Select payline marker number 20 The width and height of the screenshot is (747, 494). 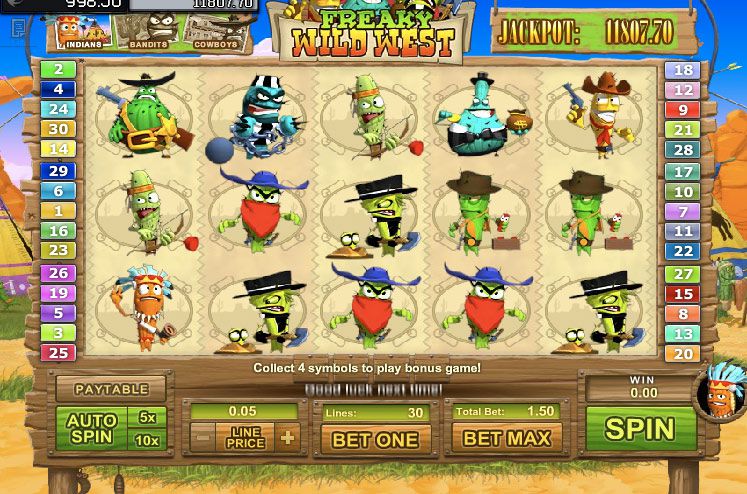point(684,353)
